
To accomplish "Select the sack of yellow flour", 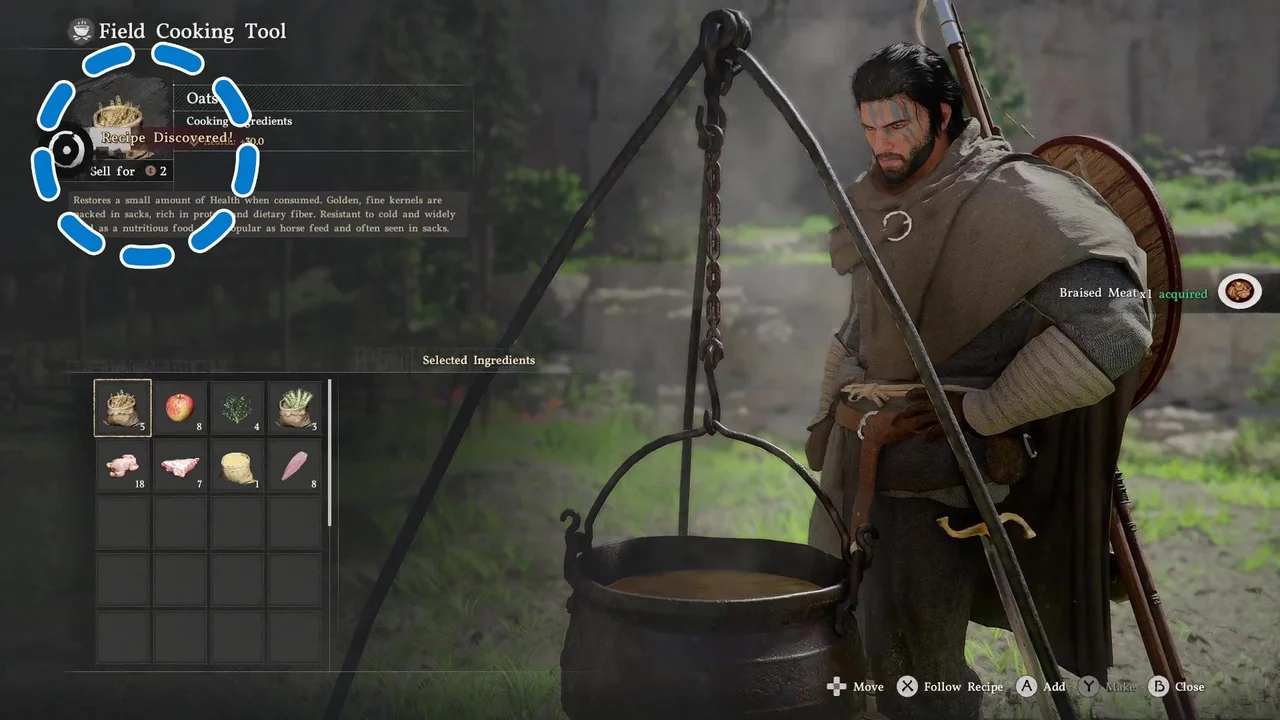I will point(238,466).
